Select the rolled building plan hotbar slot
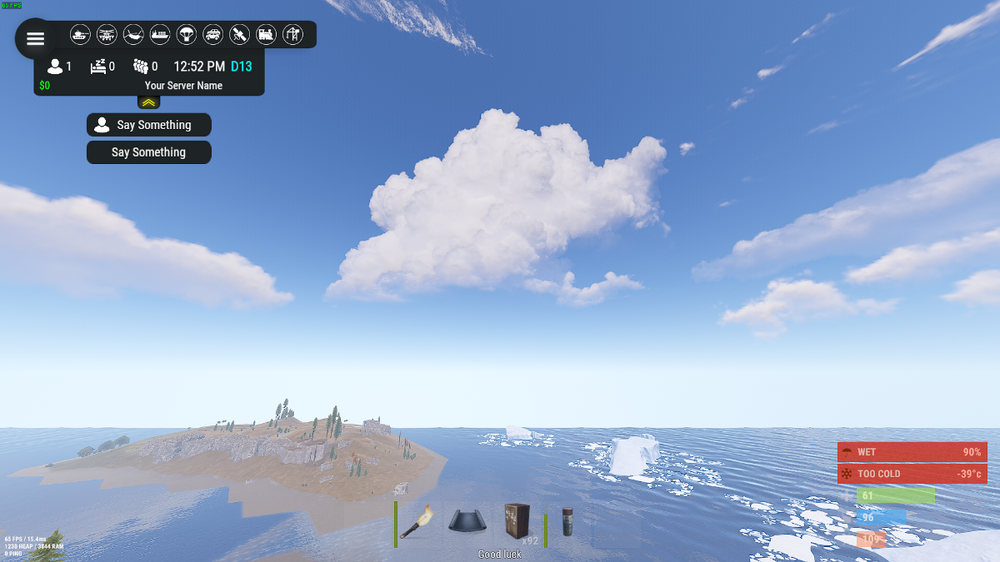Viewport: 1000px width, 562px height. (x=468, y=522)
